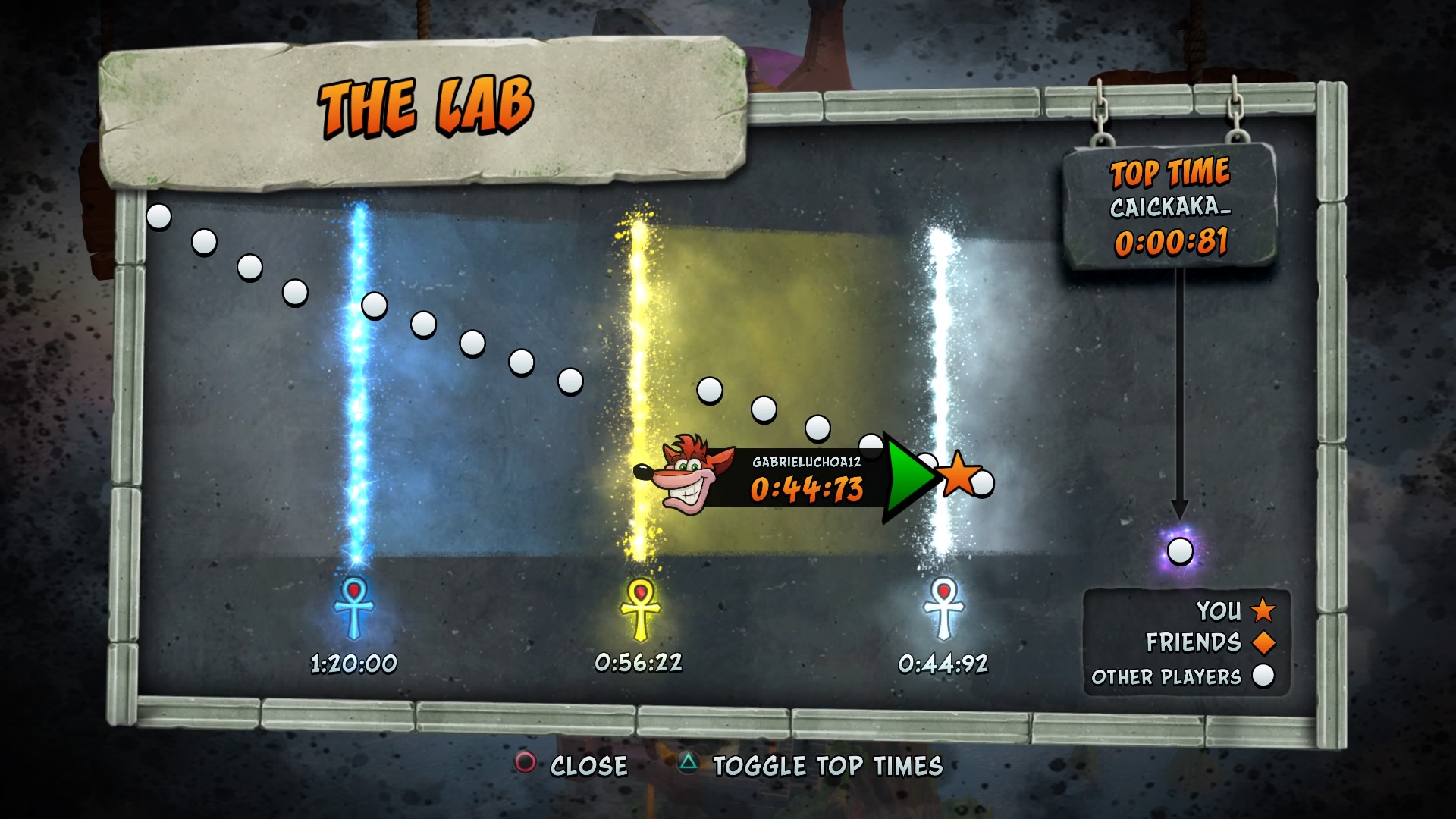
Task: Select your orange star marker
Action: (959, 474)
